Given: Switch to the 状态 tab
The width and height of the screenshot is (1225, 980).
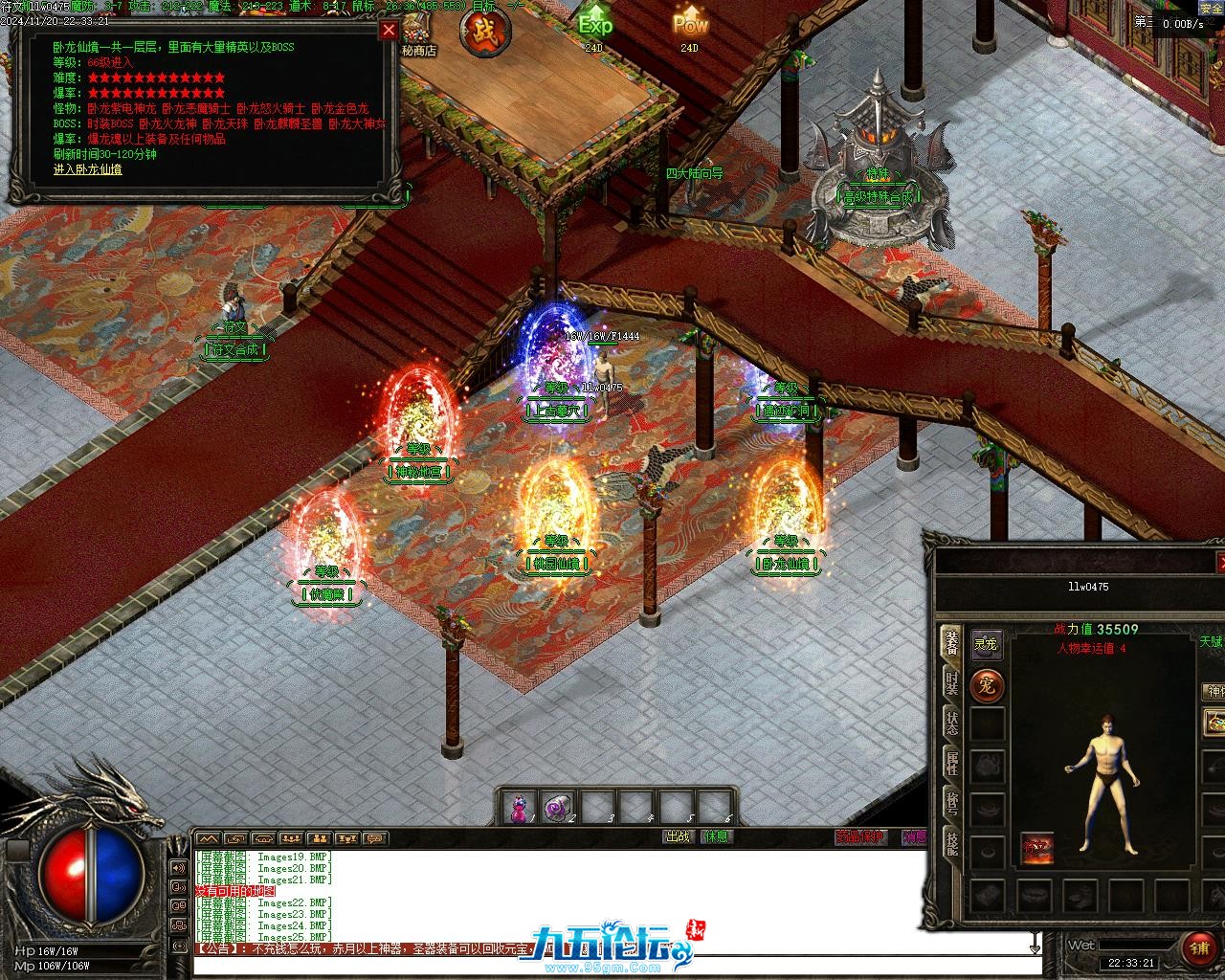Looking at the screenshot, I should [951, 724].
